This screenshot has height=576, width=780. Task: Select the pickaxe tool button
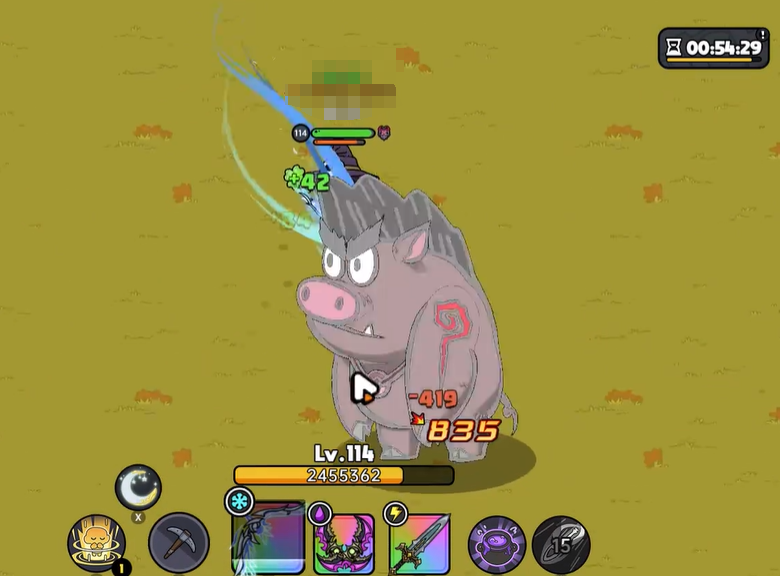click(179, 543)
